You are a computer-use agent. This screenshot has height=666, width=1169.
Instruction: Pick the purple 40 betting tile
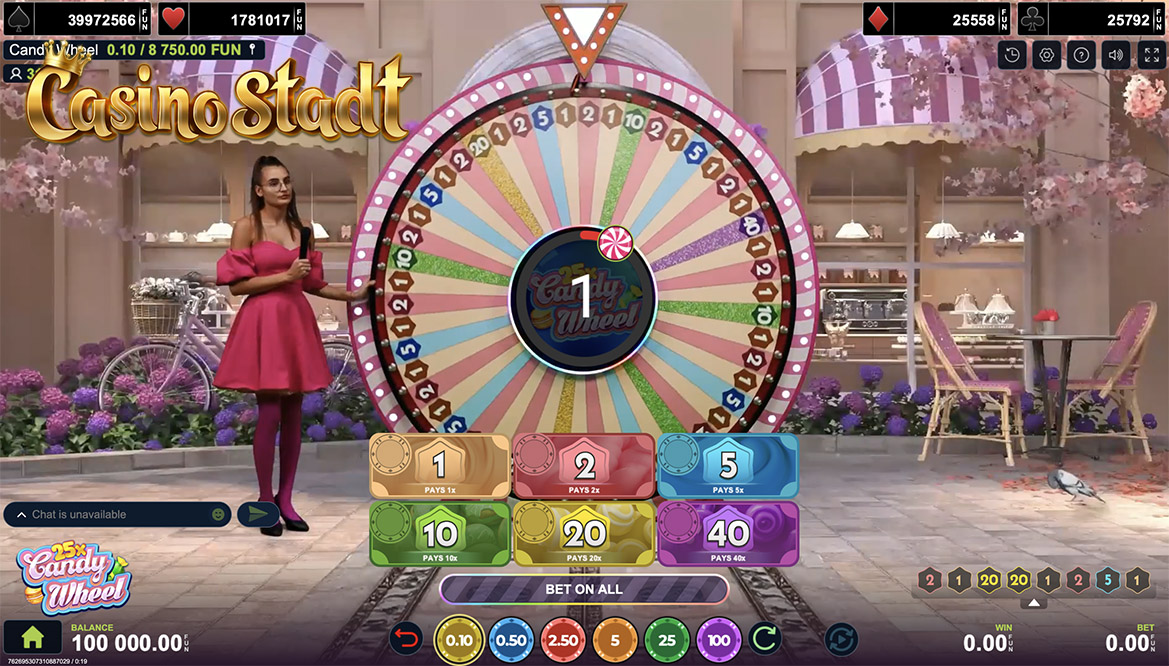click(727, 534)
